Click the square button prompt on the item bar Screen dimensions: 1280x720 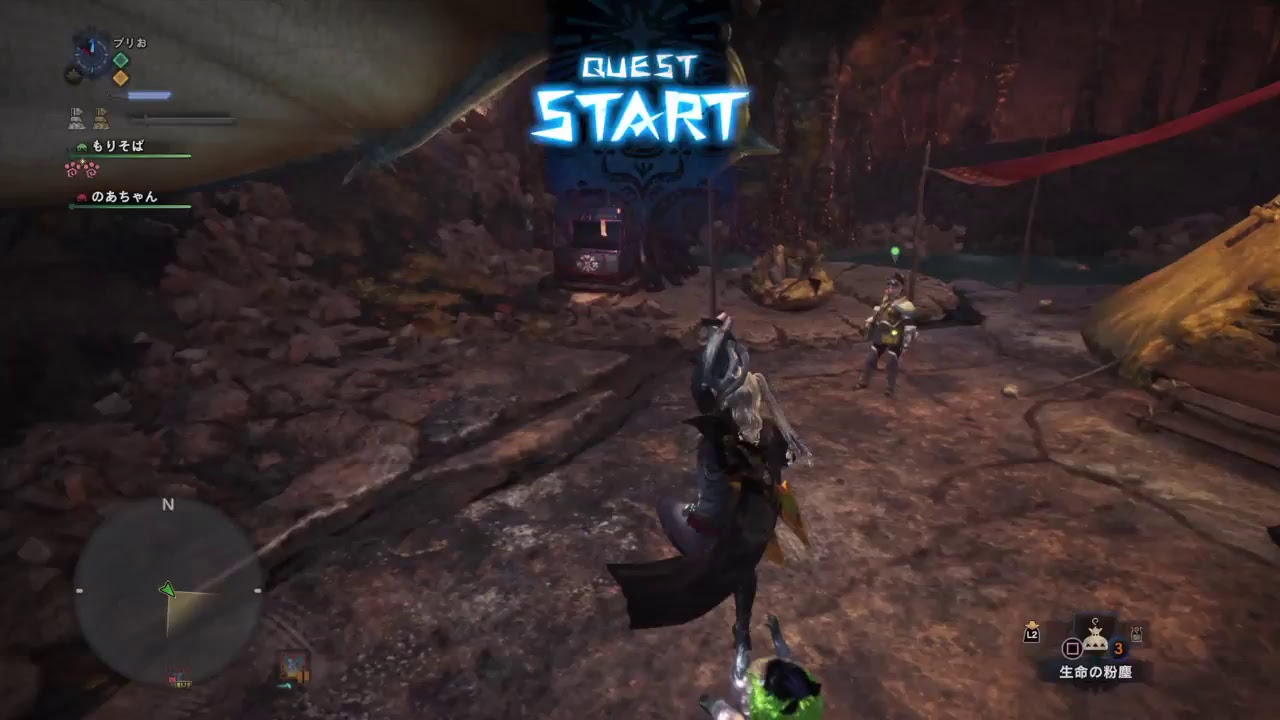click(x=1073, y=649)
